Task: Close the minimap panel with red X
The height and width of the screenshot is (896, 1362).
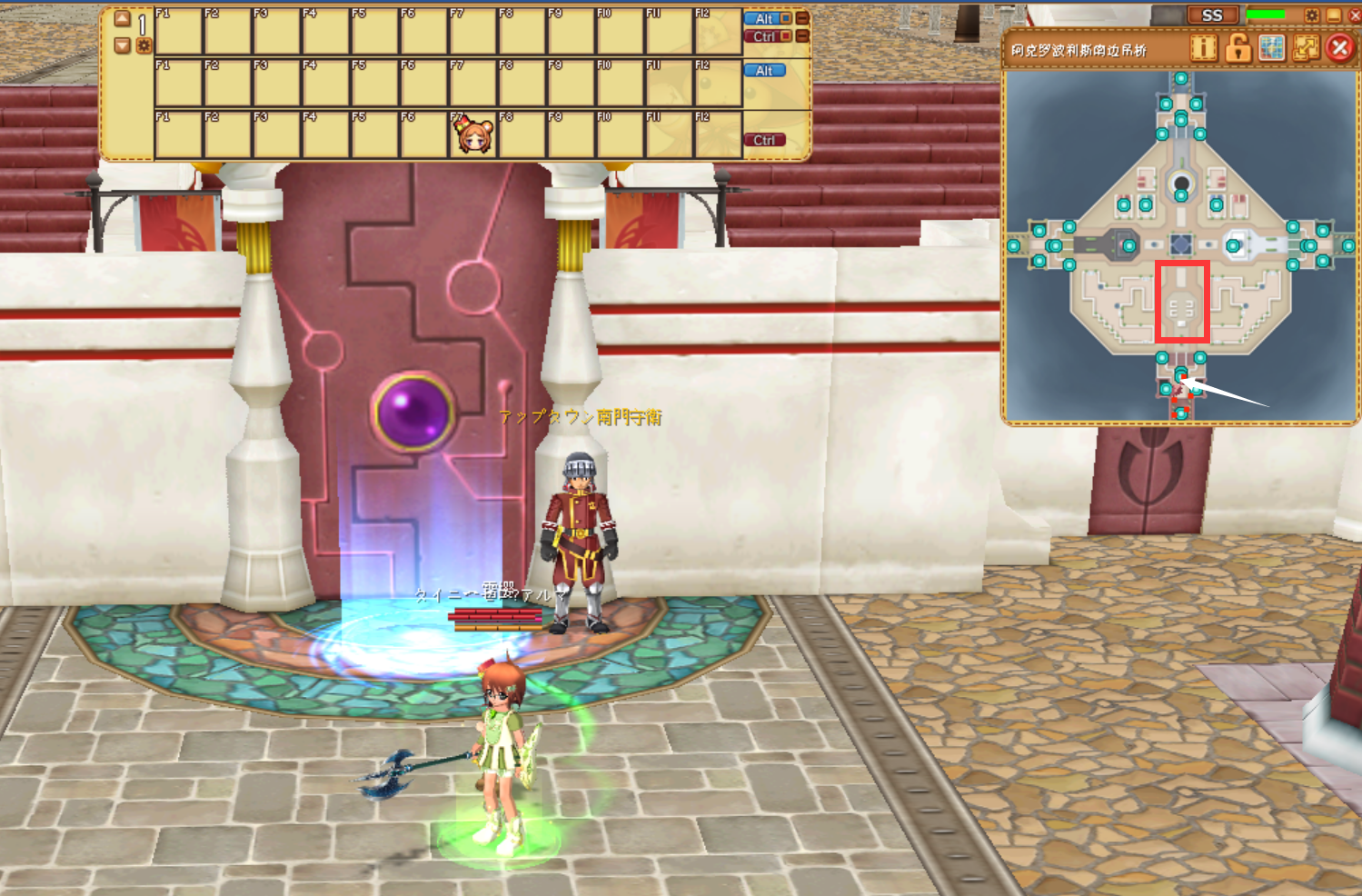Action: click(x=1339, y=47)
